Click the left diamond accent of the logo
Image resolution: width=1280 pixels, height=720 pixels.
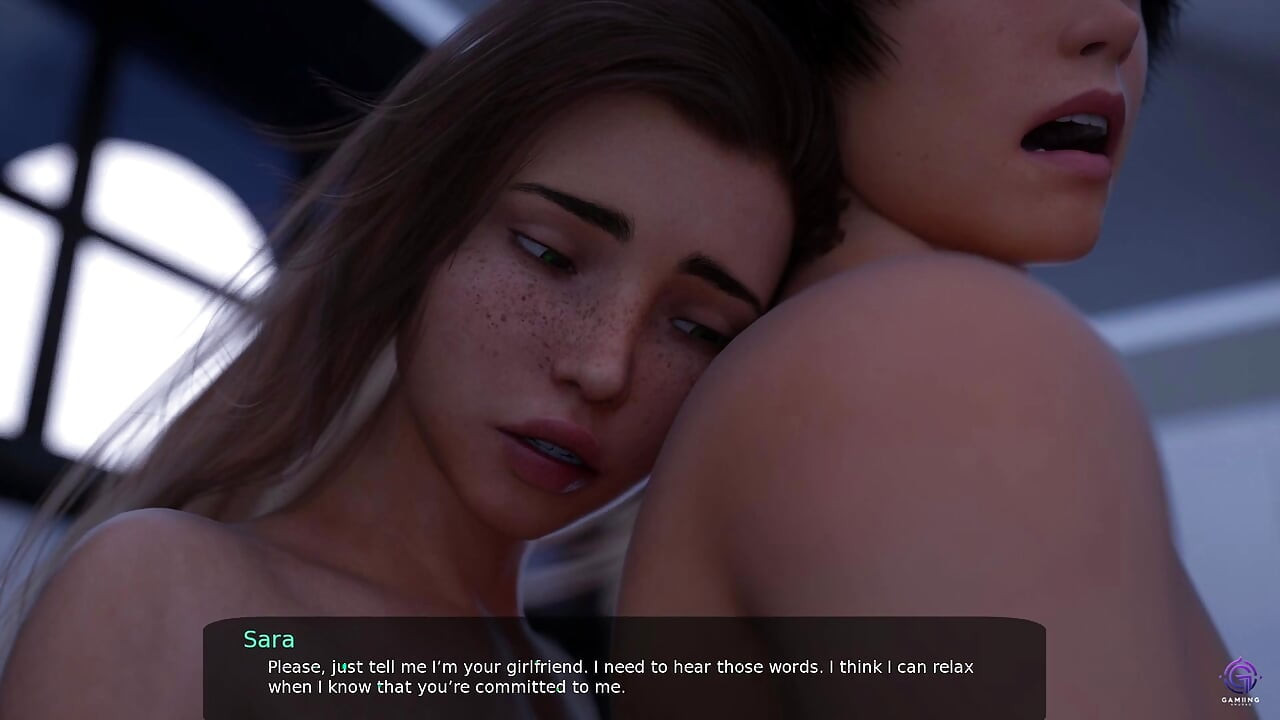1220,676
